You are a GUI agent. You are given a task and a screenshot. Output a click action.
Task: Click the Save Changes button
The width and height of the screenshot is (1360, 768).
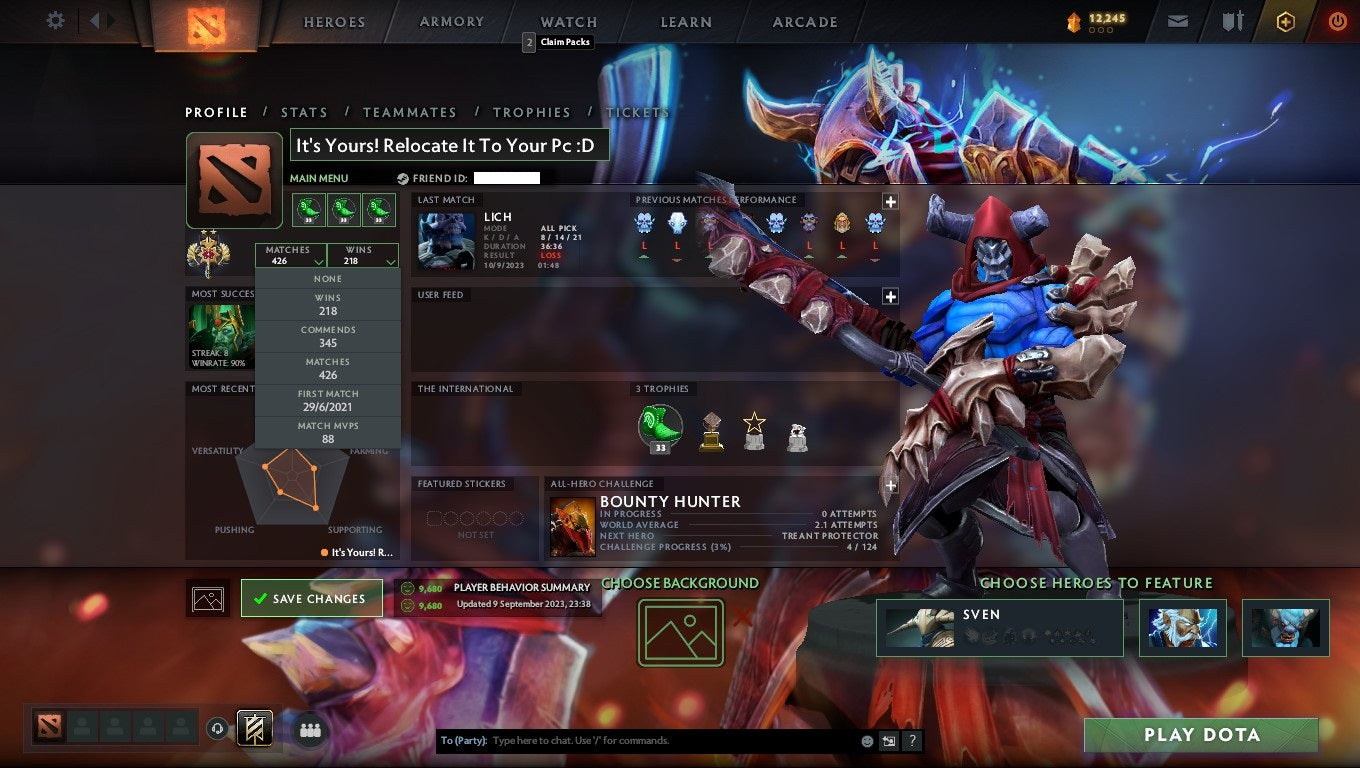(312, 597)
